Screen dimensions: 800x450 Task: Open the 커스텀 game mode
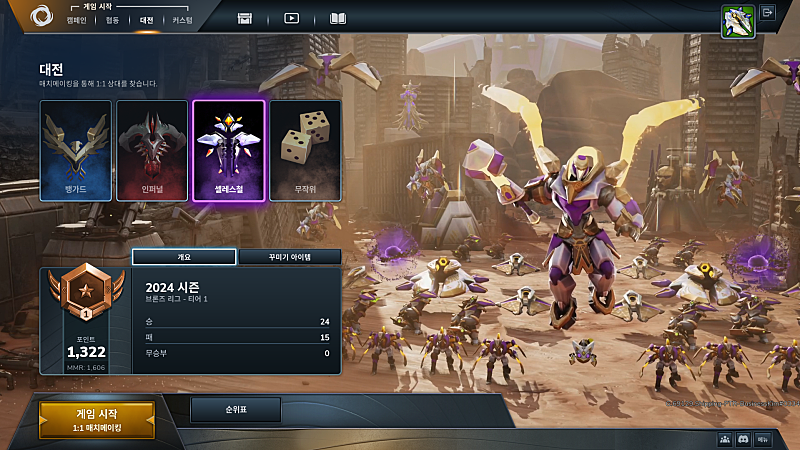(182, 20)
